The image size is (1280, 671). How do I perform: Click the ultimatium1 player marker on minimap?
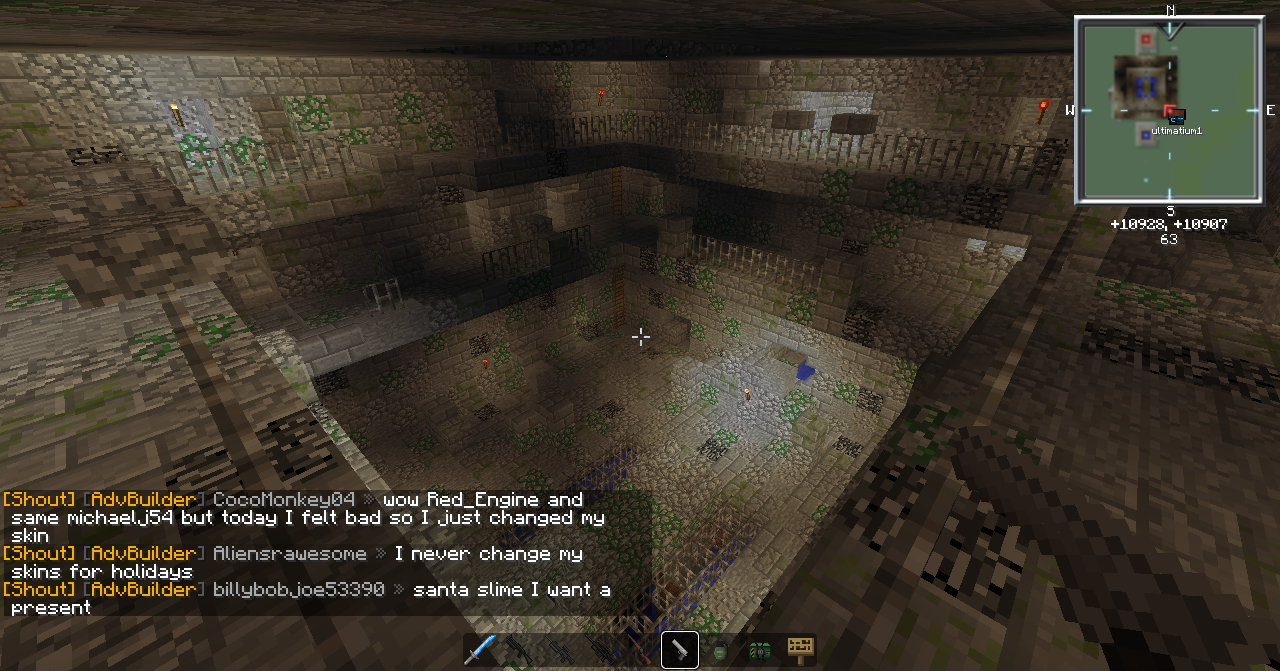1176,119
